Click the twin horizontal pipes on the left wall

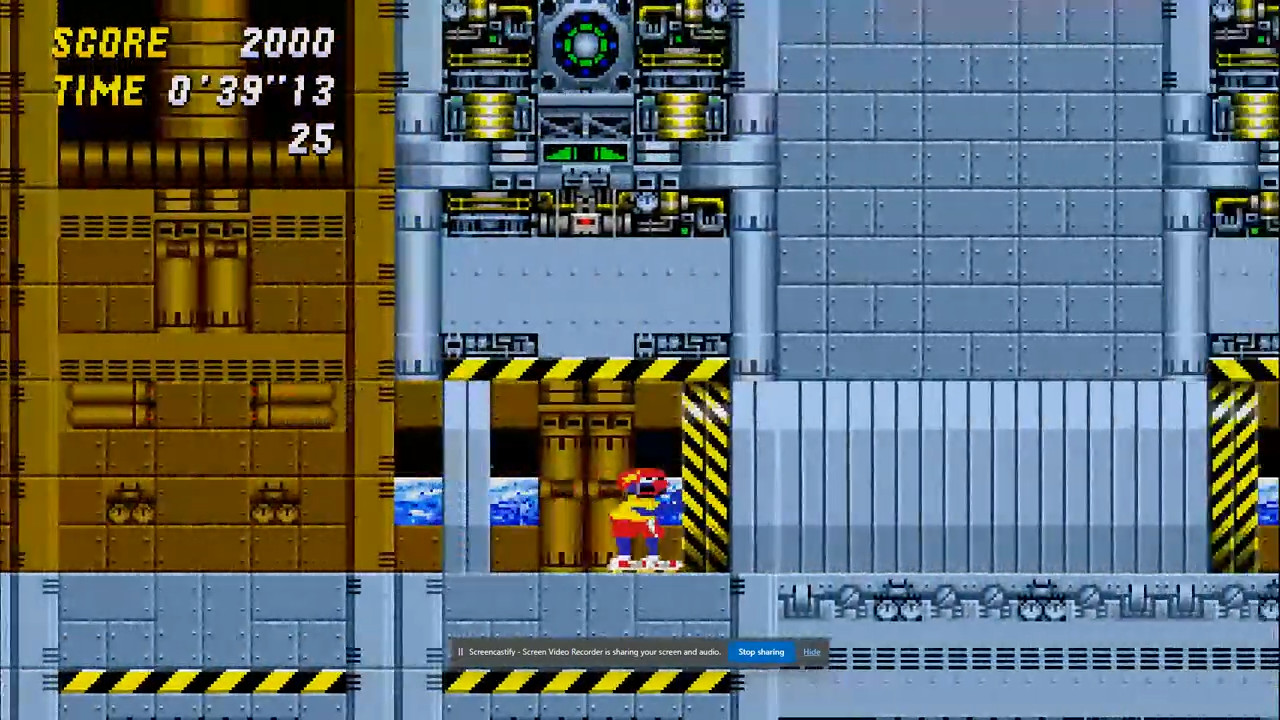(105, 405)
